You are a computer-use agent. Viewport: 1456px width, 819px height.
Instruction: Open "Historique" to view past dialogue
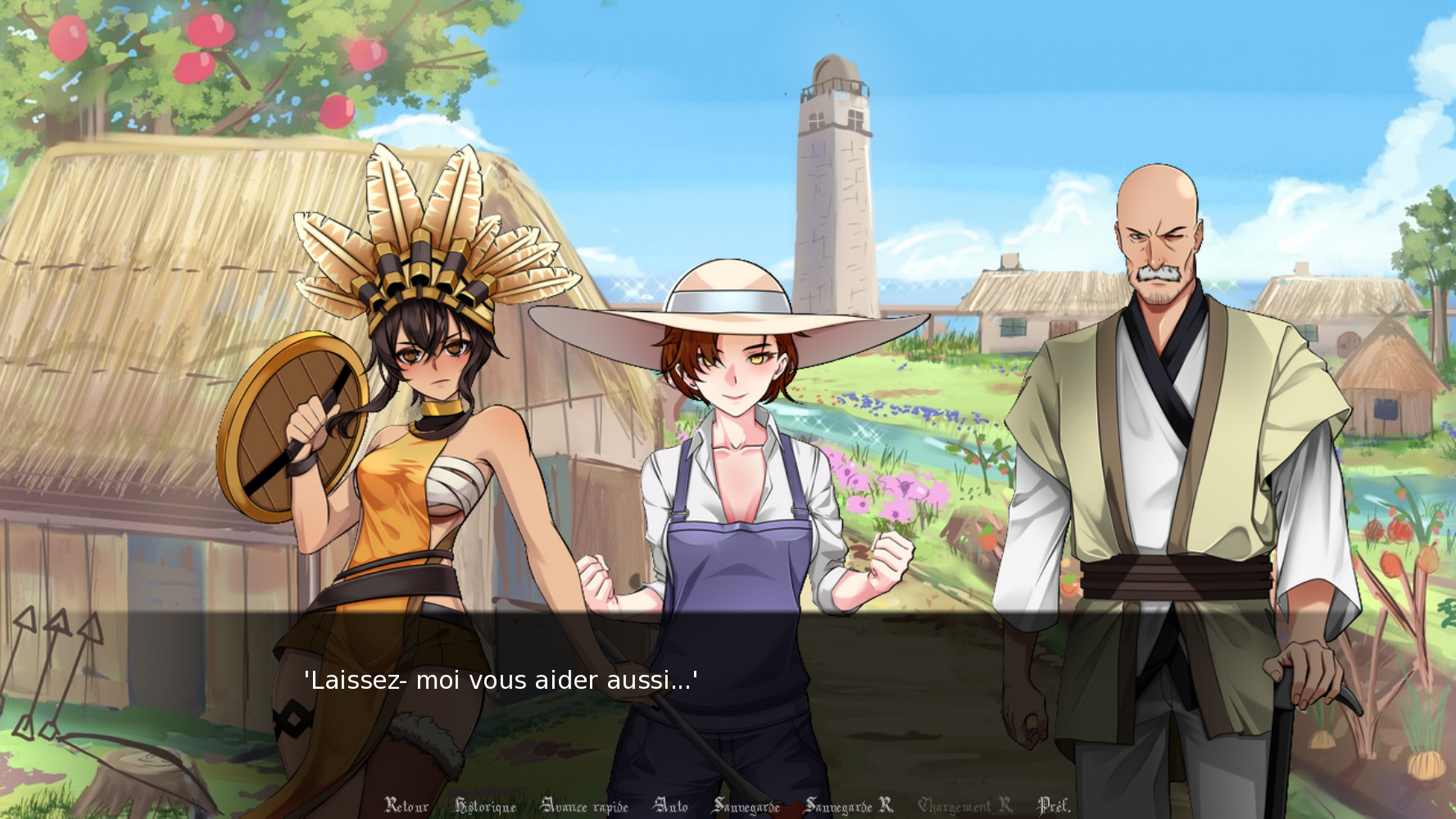(487, 806)
